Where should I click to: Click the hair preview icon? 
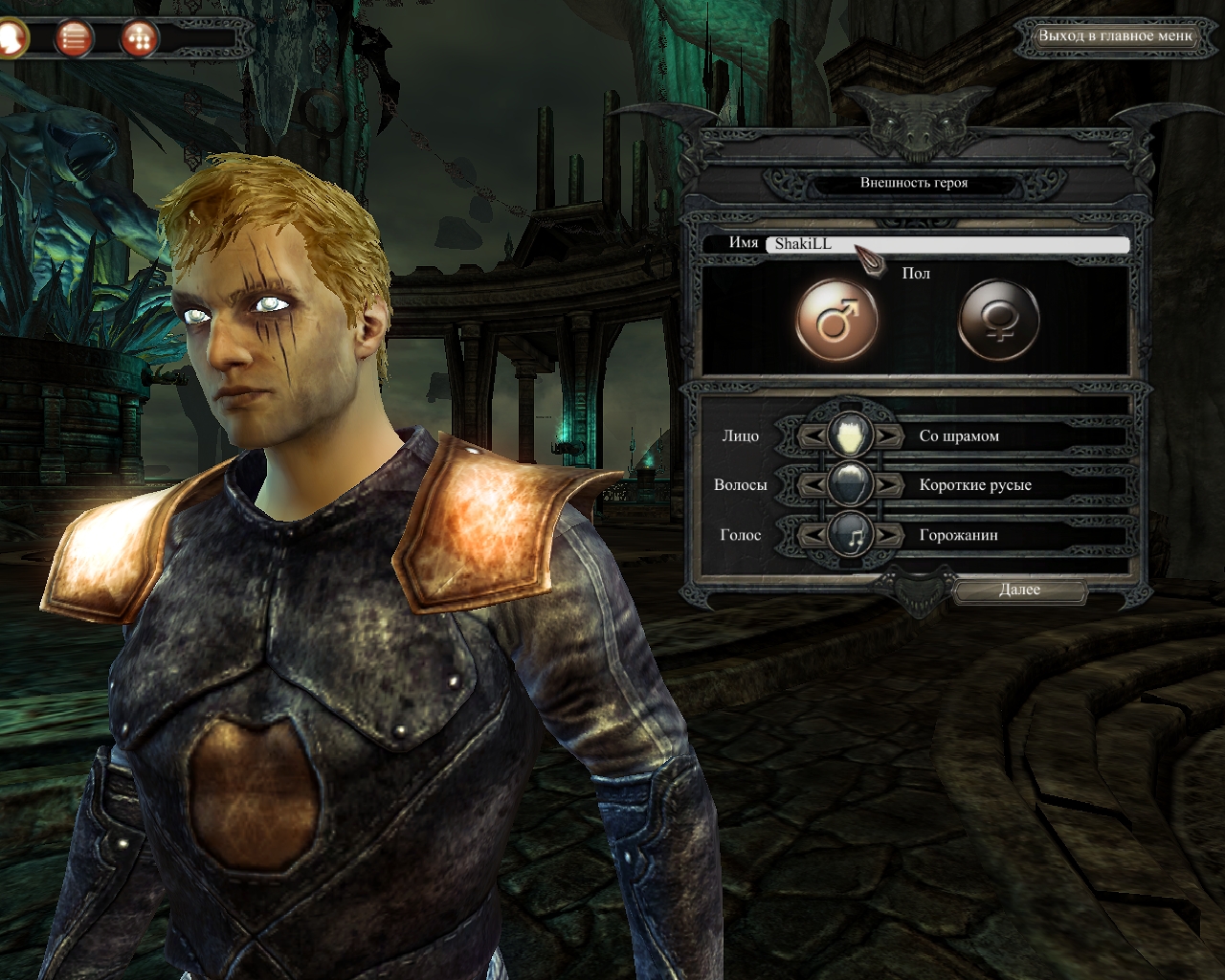click(x=850, y=484)
